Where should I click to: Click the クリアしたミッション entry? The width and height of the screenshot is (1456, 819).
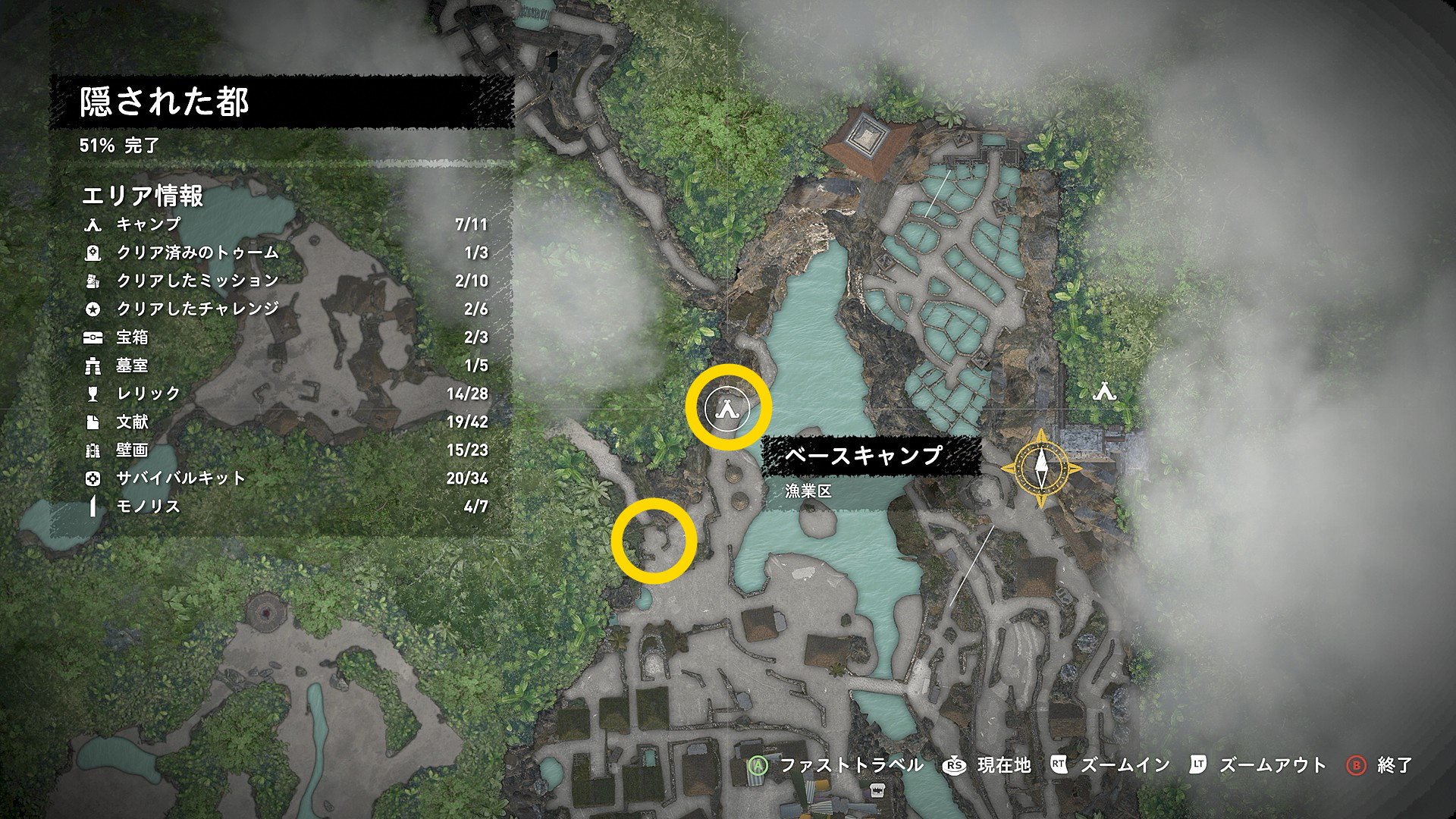(197, 281)
